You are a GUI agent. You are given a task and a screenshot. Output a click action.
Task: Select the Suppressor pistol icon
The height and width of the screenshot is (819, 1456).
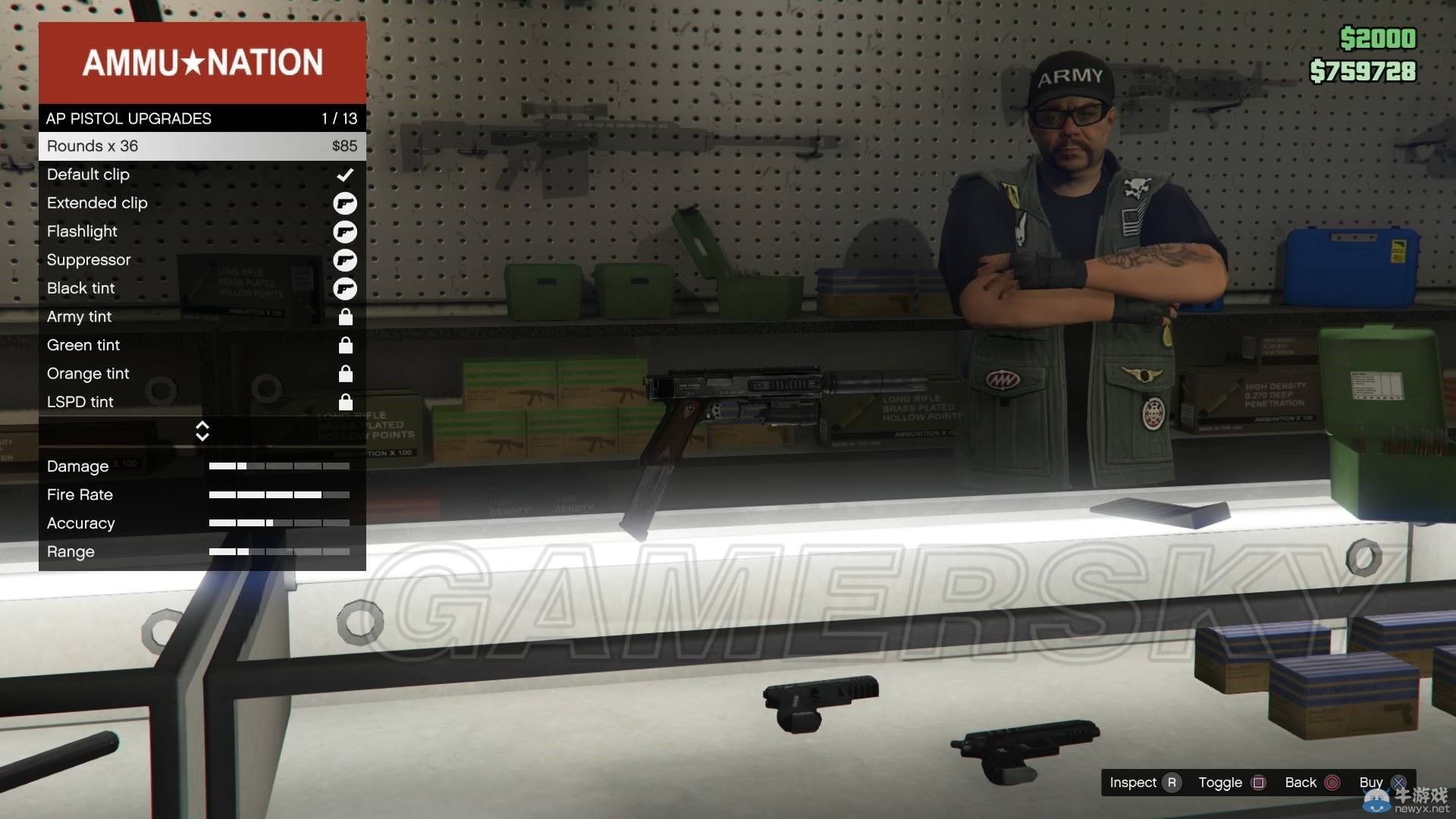(x=346, y=260)
